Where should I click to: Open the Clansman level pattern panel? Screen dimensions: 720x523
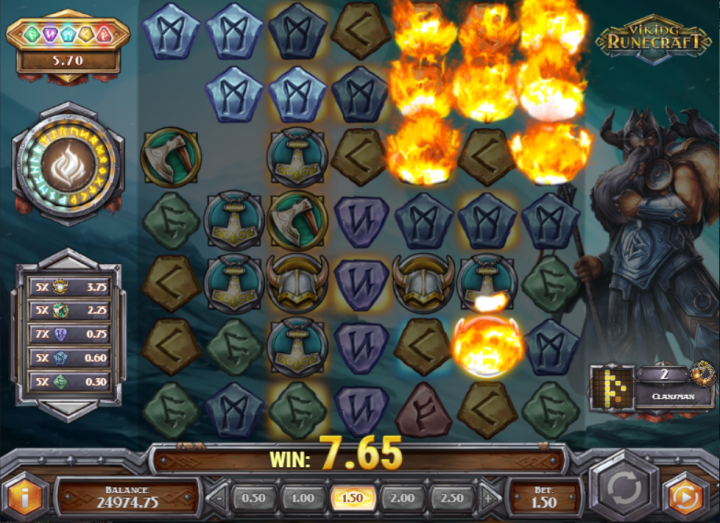click(650, 384)
